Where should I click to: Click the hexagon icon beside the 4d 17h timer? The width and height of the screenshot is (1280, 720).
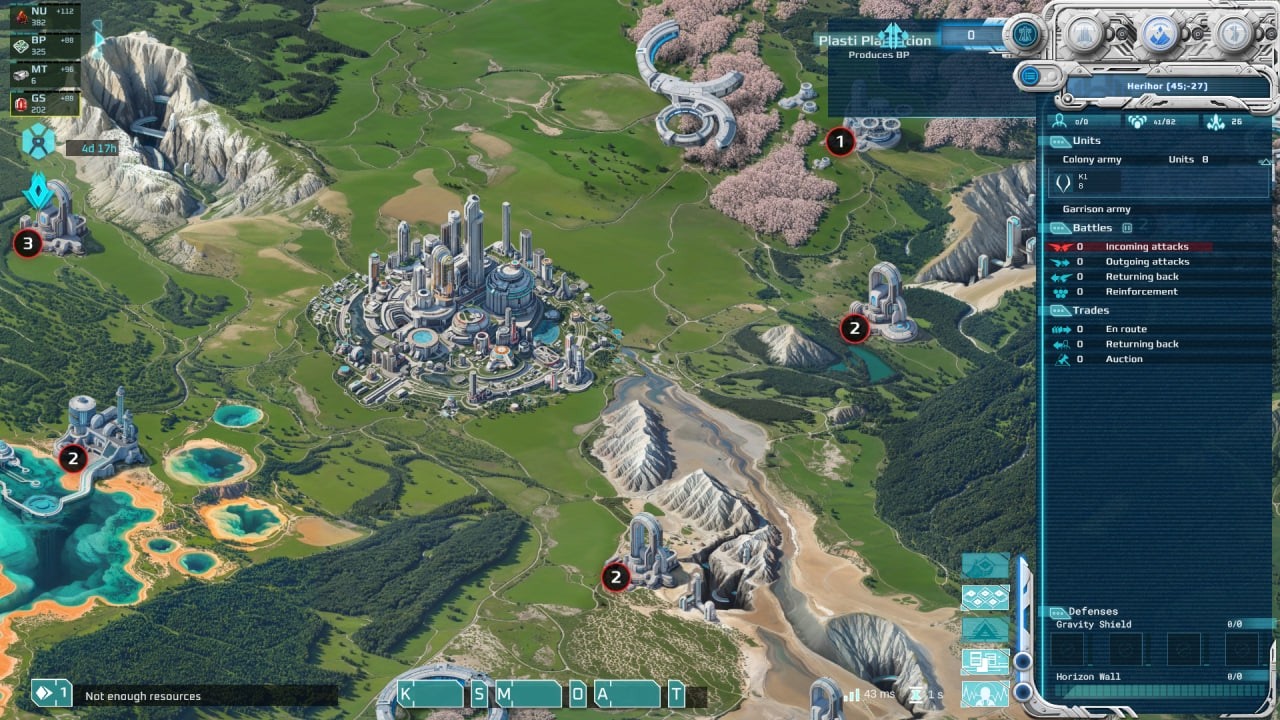(39, 141)
